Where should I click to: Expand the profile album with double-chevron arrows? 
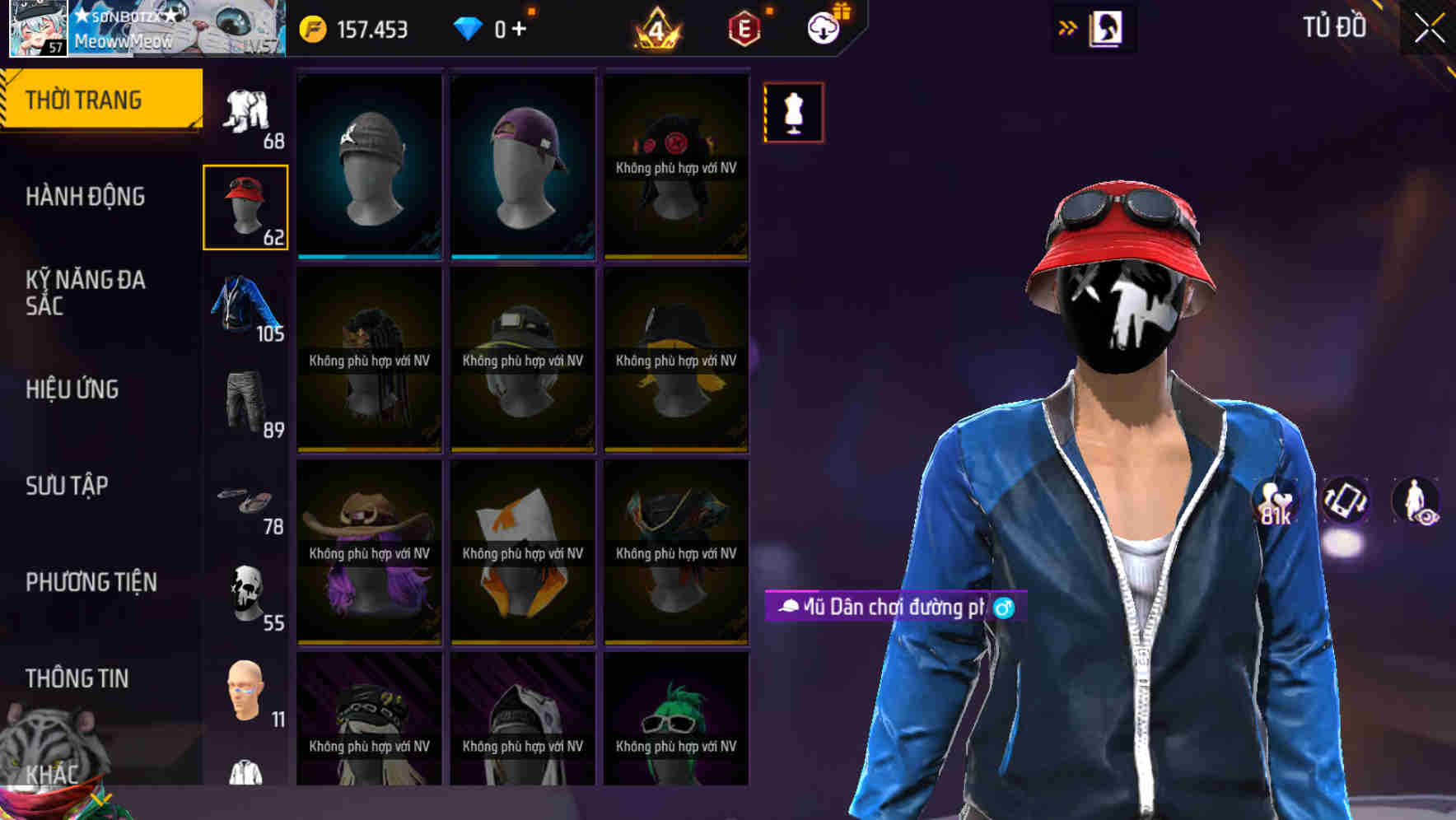[x=1069, y=26]
